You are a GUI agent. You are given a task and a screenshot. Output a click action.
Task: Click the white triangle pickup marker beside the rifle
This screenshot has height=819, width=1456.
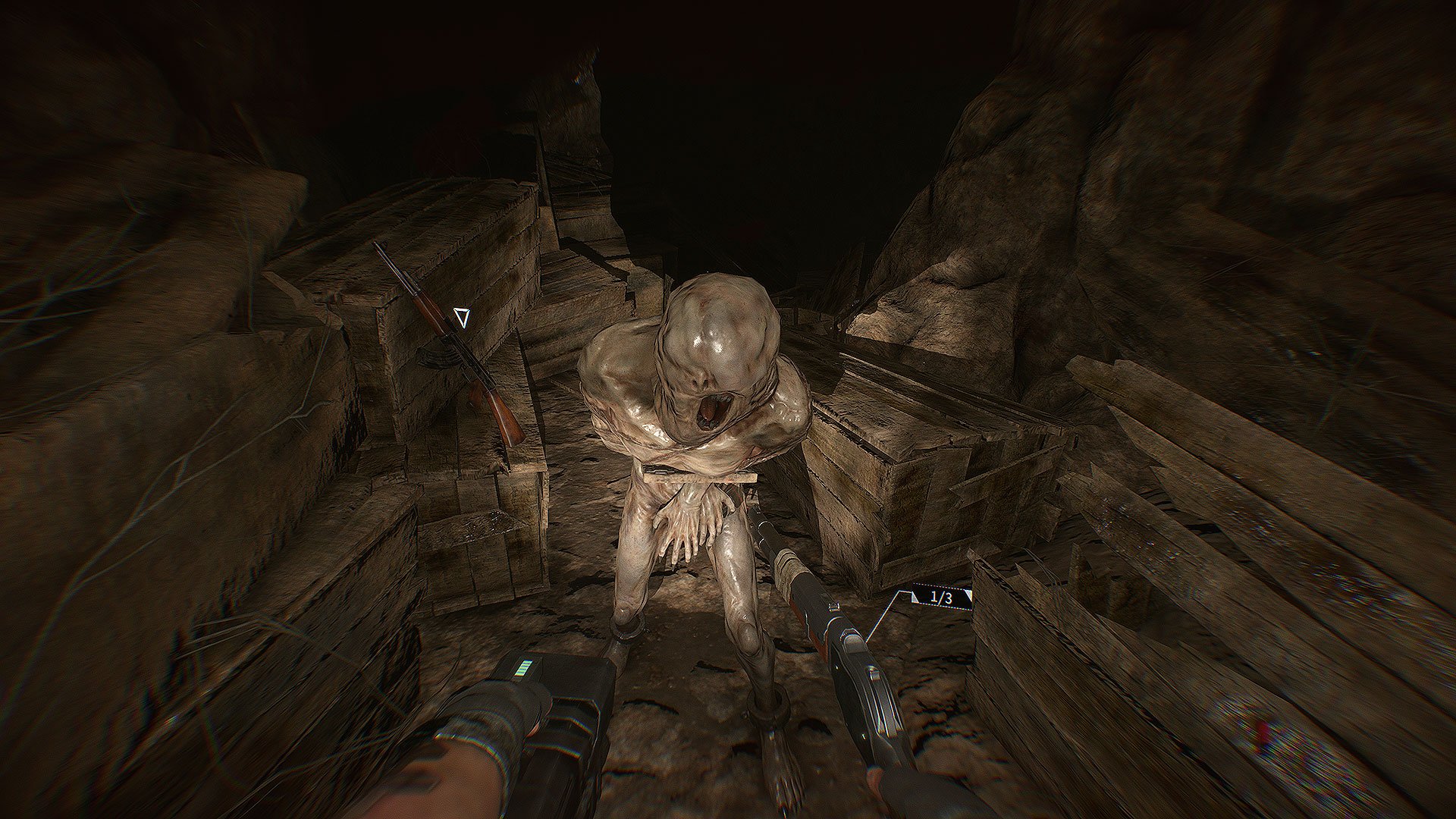tap(460, 318)
